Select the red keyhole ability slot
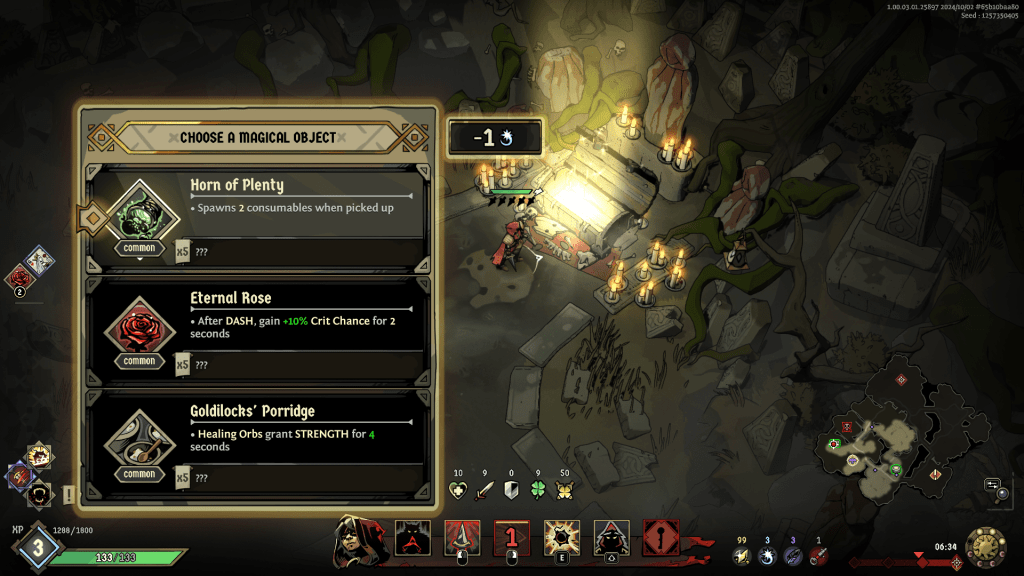The width and height of the screenshot is (1024, 576). pos(660,539)
